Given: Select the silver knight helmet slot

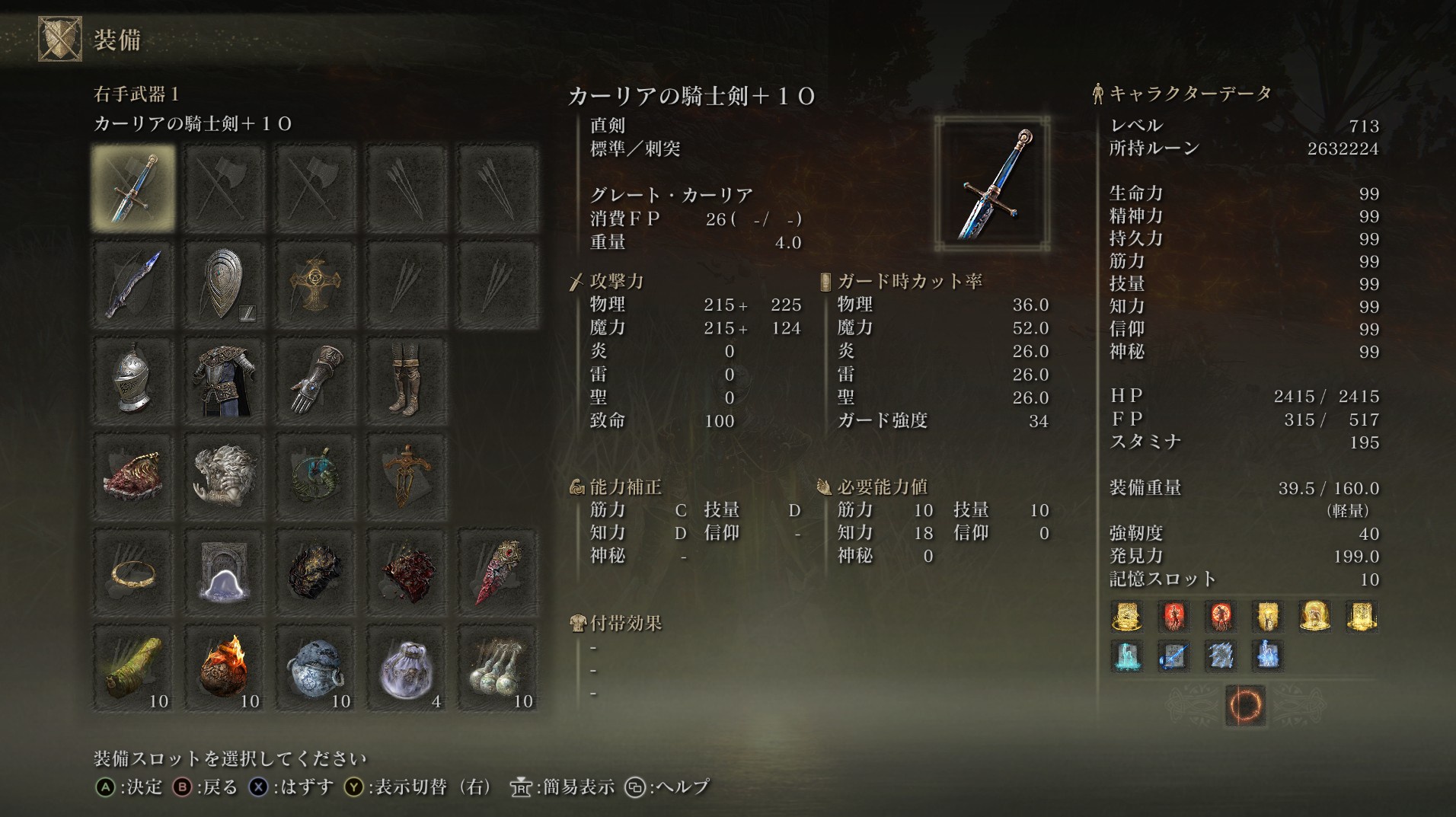Looking at the screenshot, I should coord(133,381).
